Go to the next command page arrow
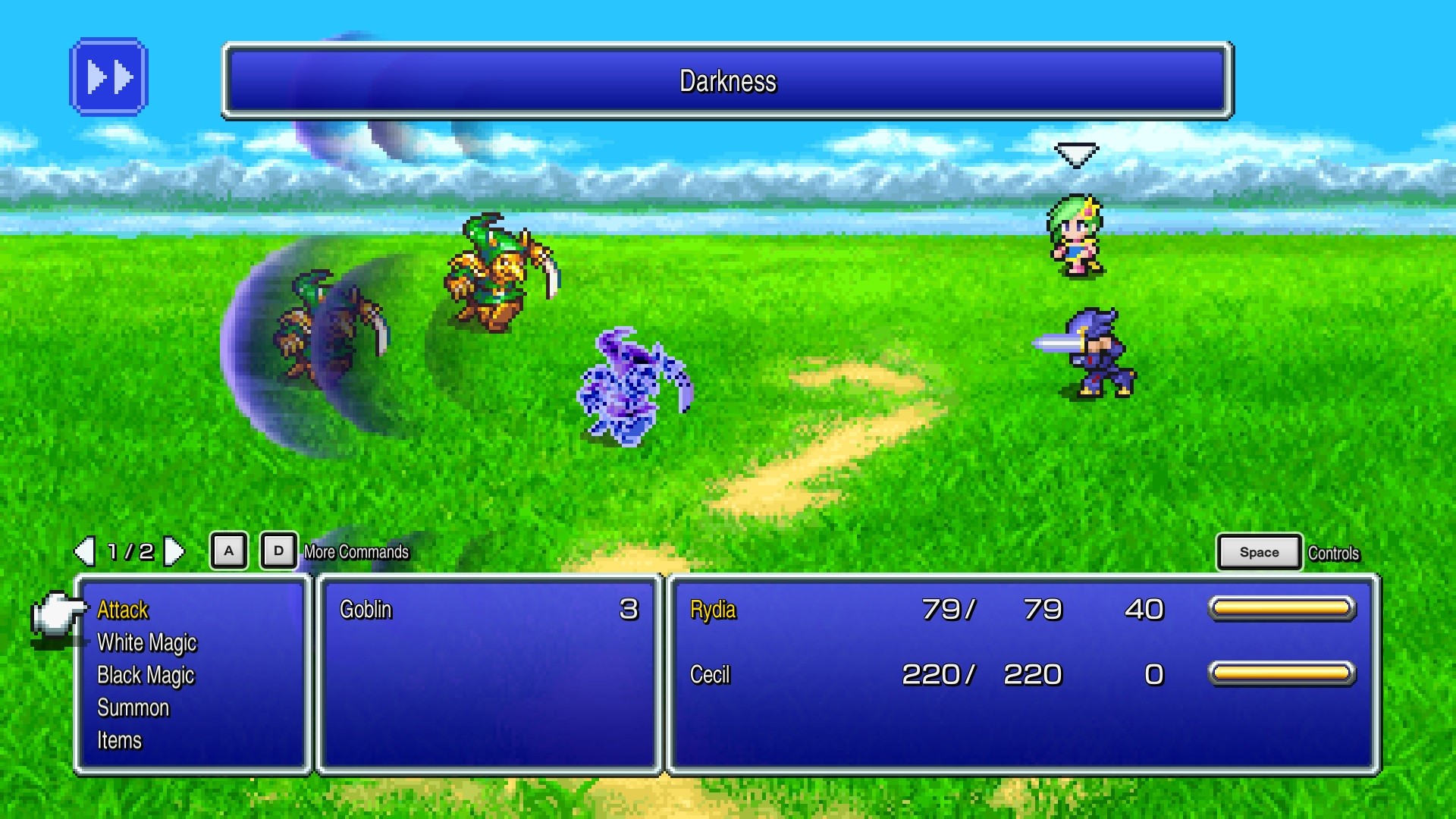Screen dimensions: 1456x819 [174, 551]
